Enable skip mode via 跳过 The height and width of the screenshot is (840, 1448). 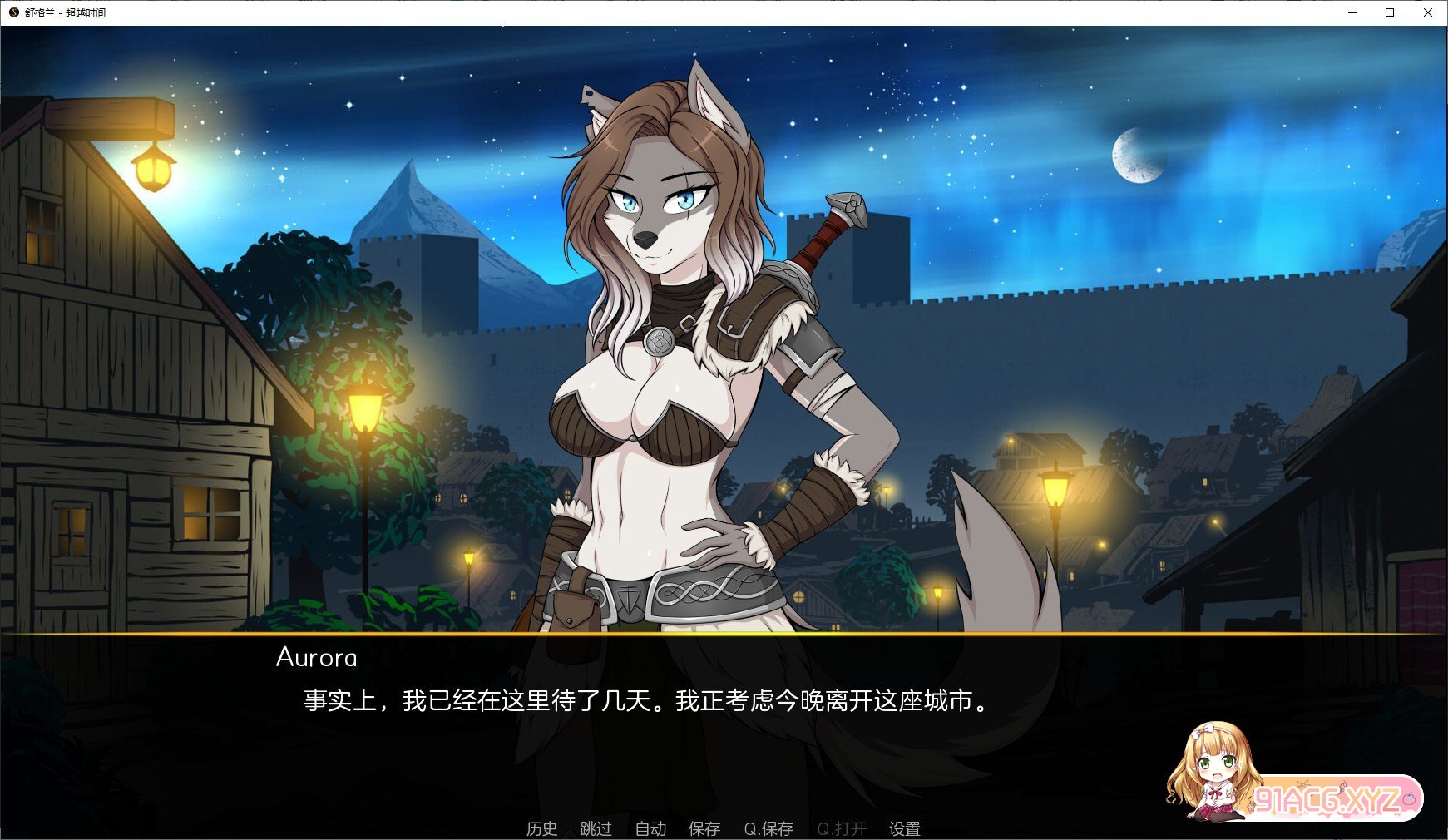click(x=596, y=829)
